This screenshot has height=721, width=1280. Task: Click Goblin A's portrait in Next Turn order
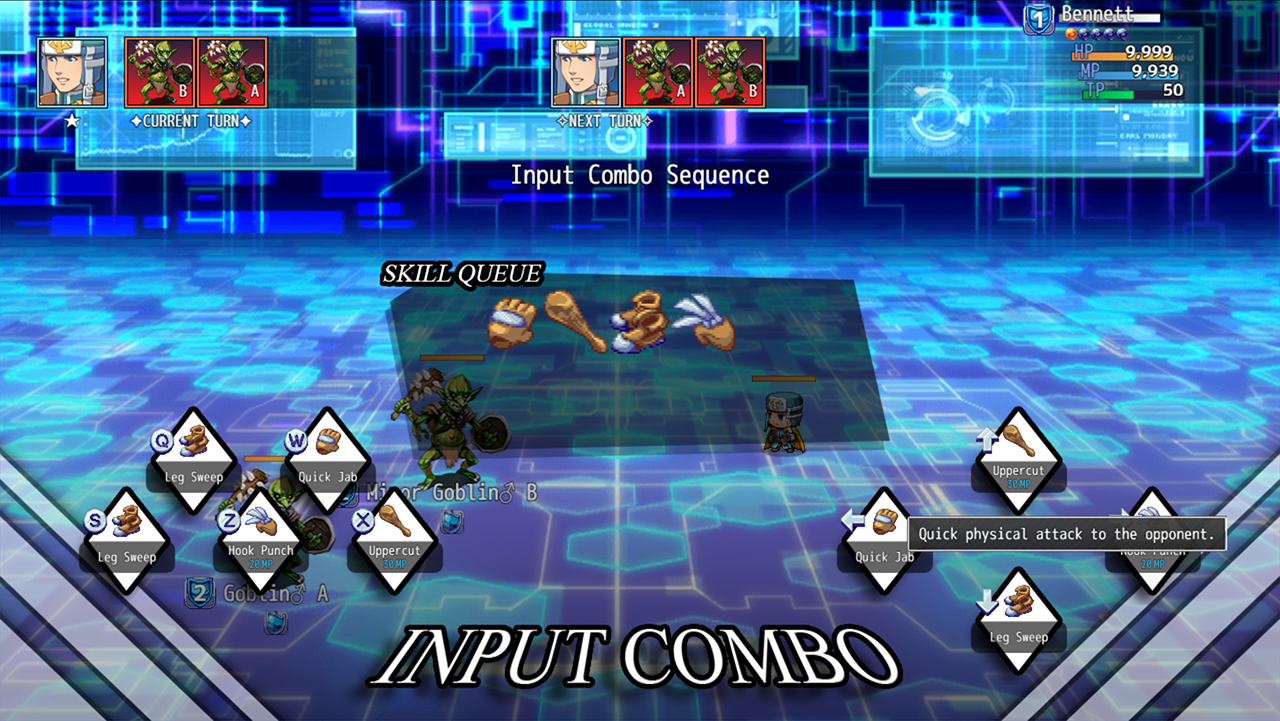[657, 71]
